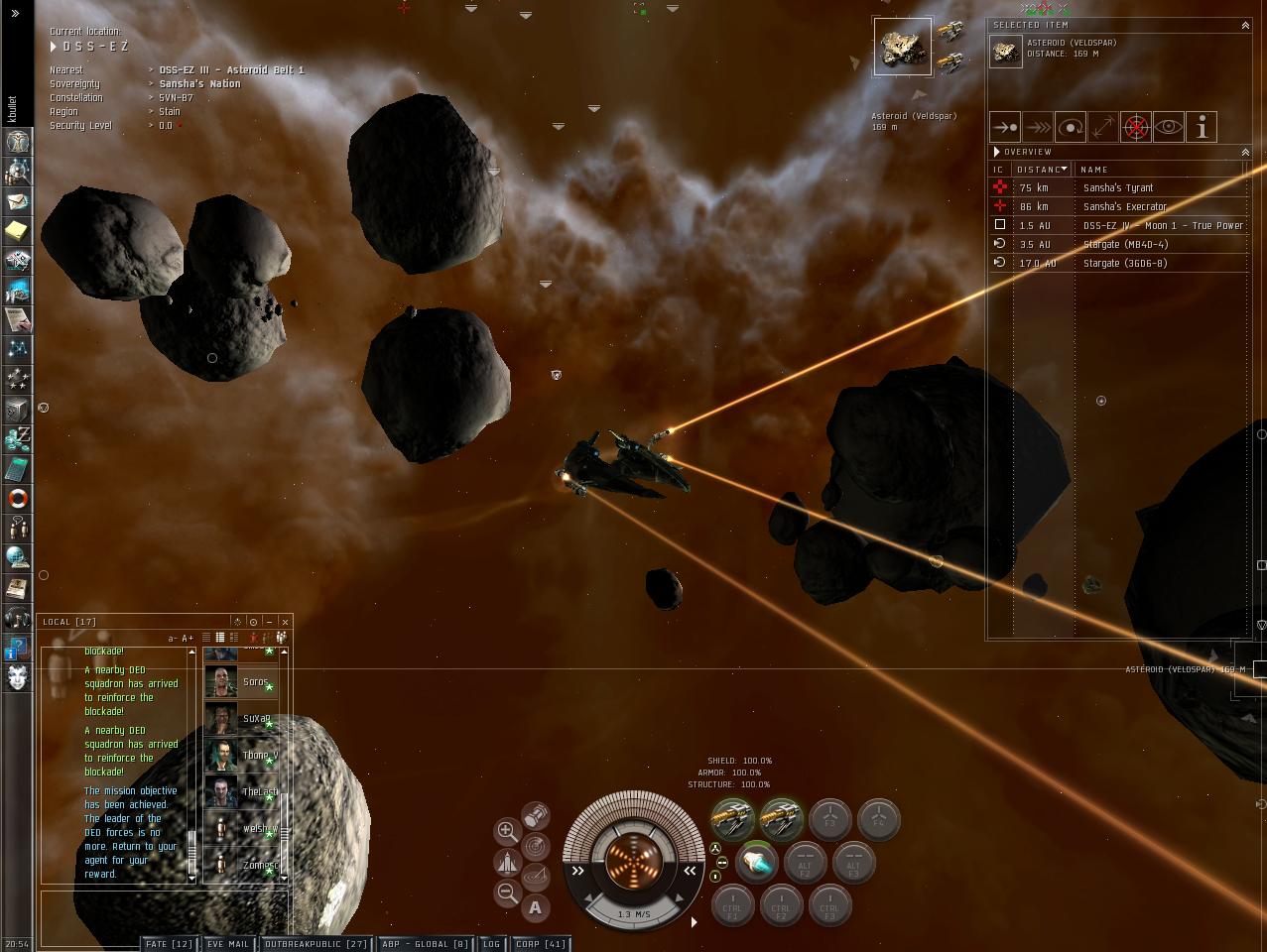Viewport: 1267px width, 952px height.
Task: Click the zoom-in magnifier beside the ship HUD
Action: (x=507, y=831)
